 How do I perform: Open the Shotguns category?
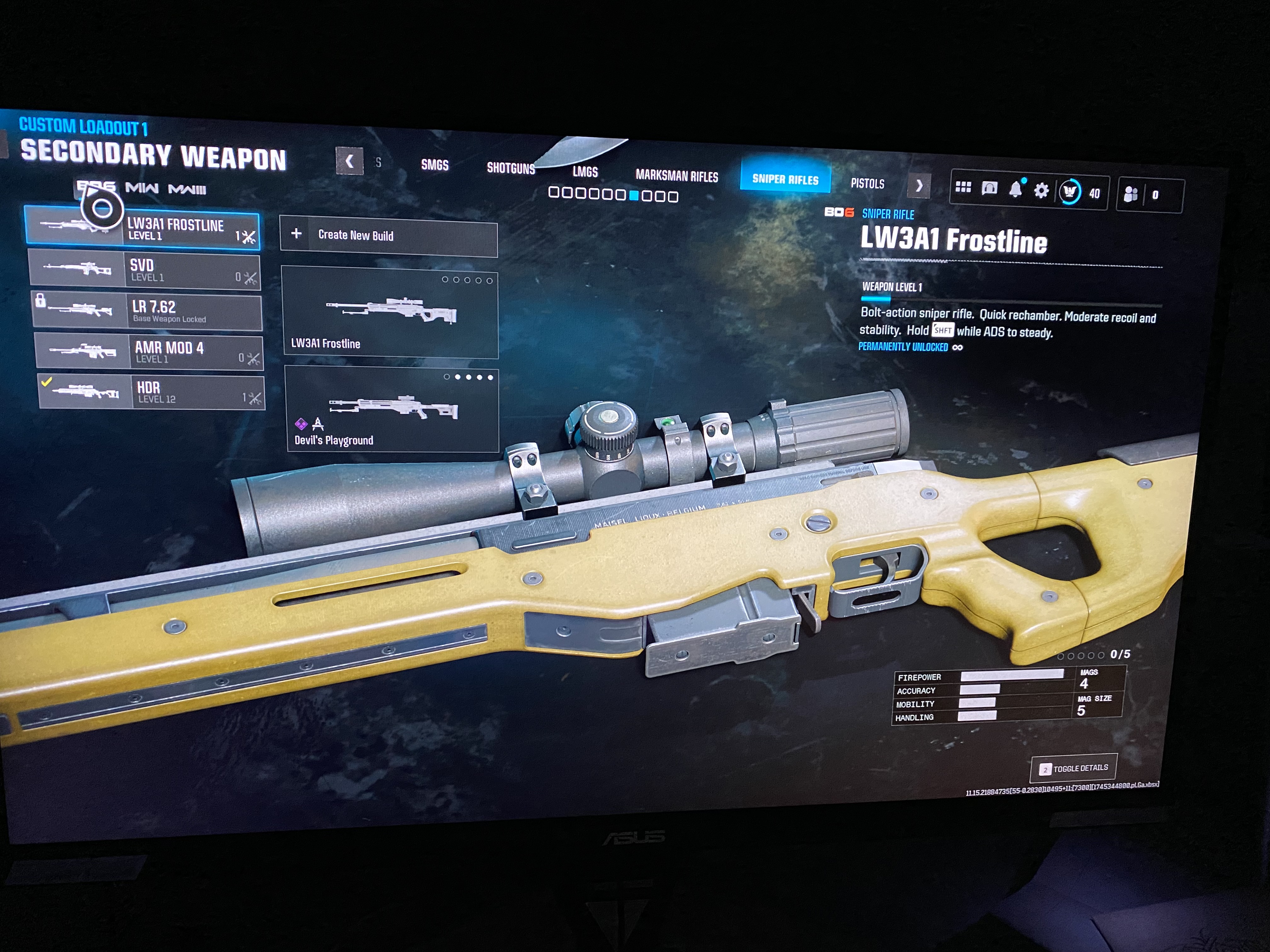[x=510, y=168]
